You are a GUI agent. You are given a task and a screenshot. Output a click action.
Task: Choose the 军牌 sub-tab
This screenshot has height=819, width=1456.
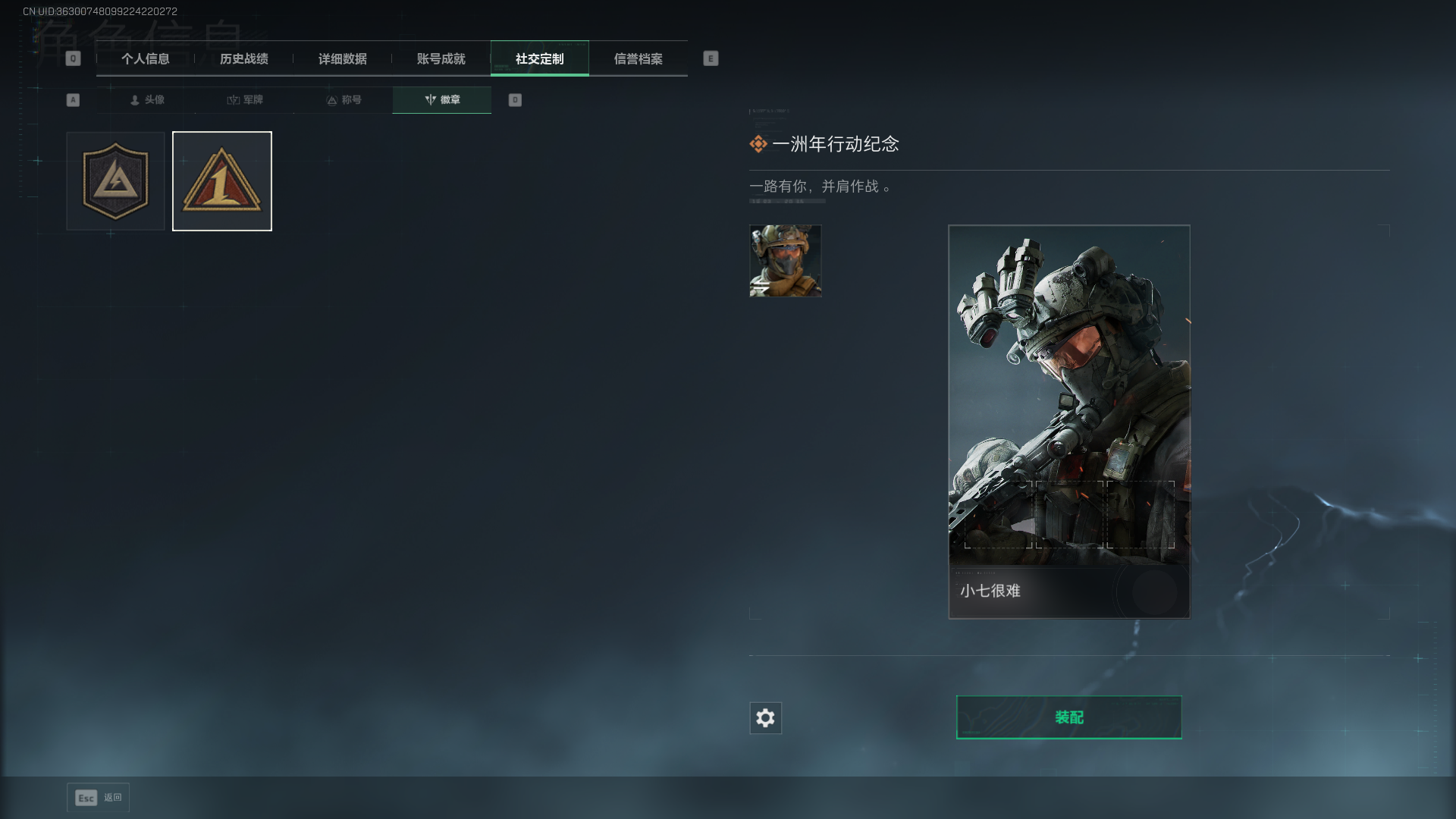(x=245, y=100)
